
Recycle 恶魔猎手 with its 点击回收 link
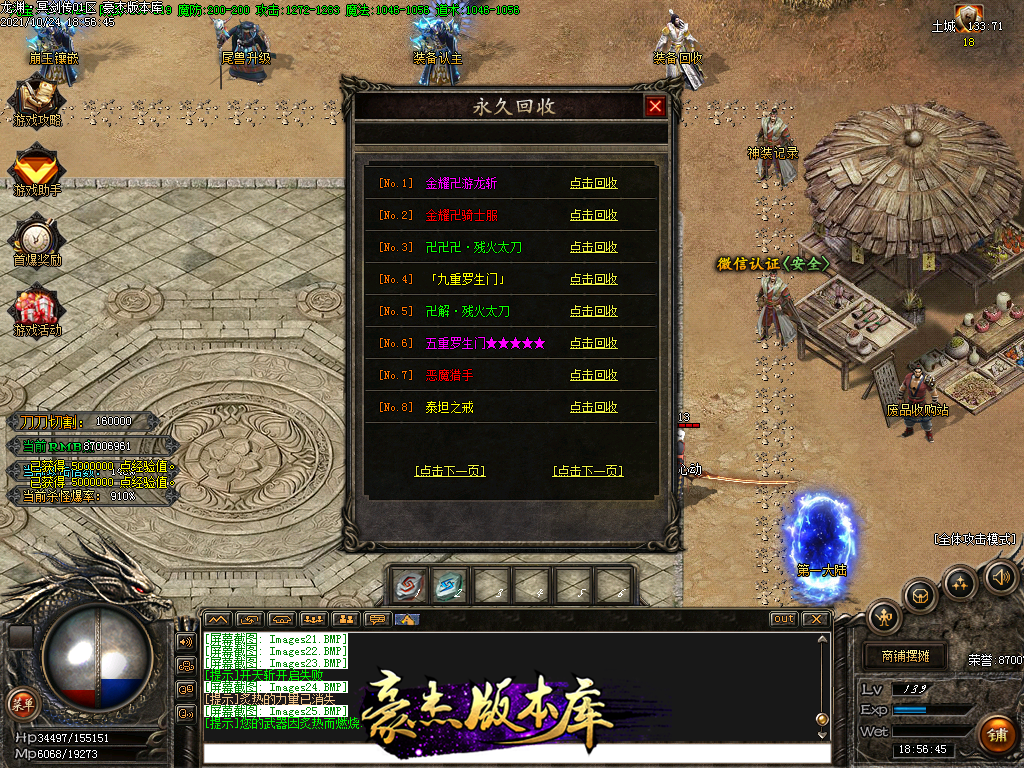[593, 375]
